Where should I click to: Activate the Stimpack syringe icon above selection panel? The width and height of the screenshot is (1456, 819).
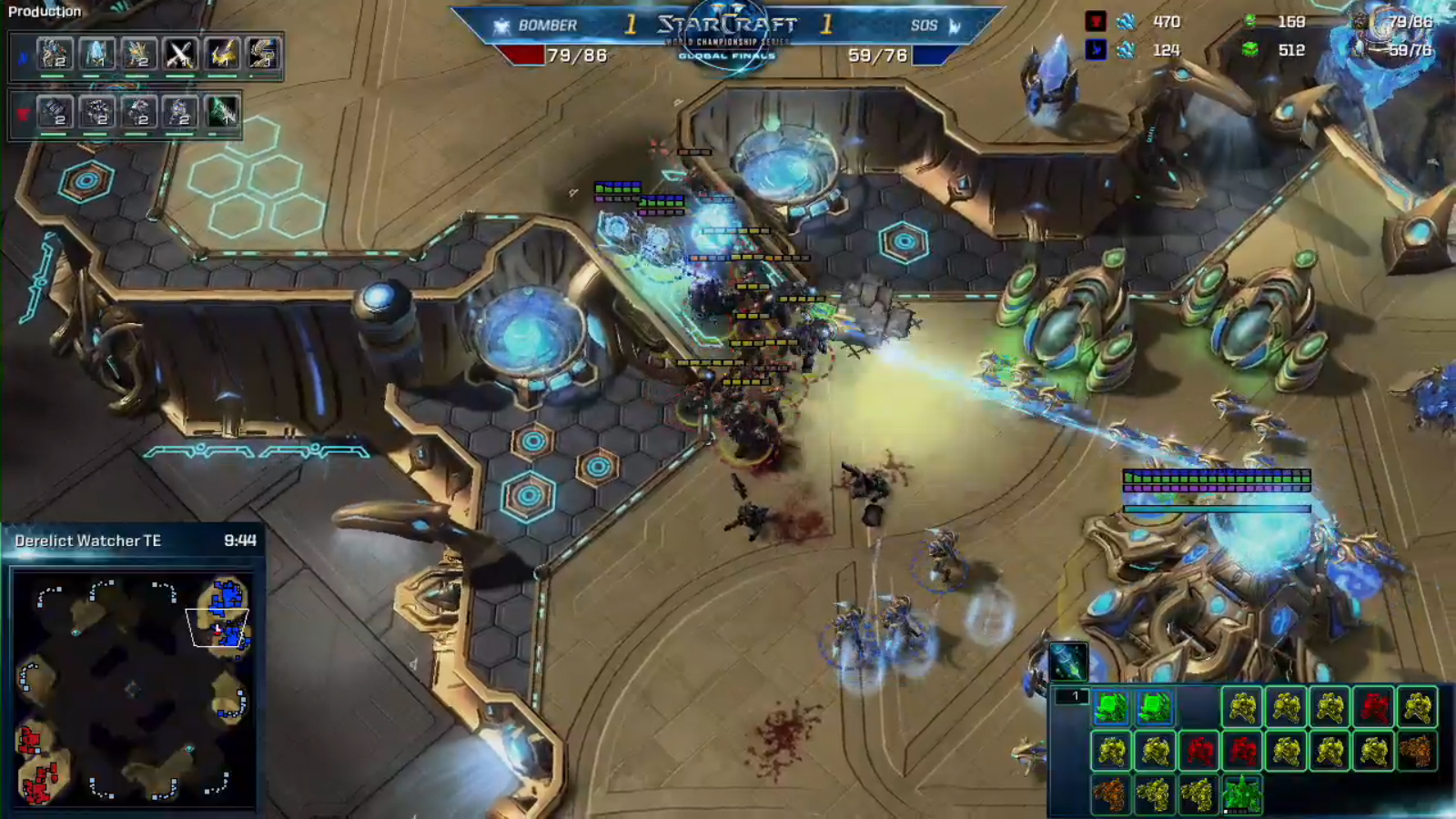[1067, 661]
